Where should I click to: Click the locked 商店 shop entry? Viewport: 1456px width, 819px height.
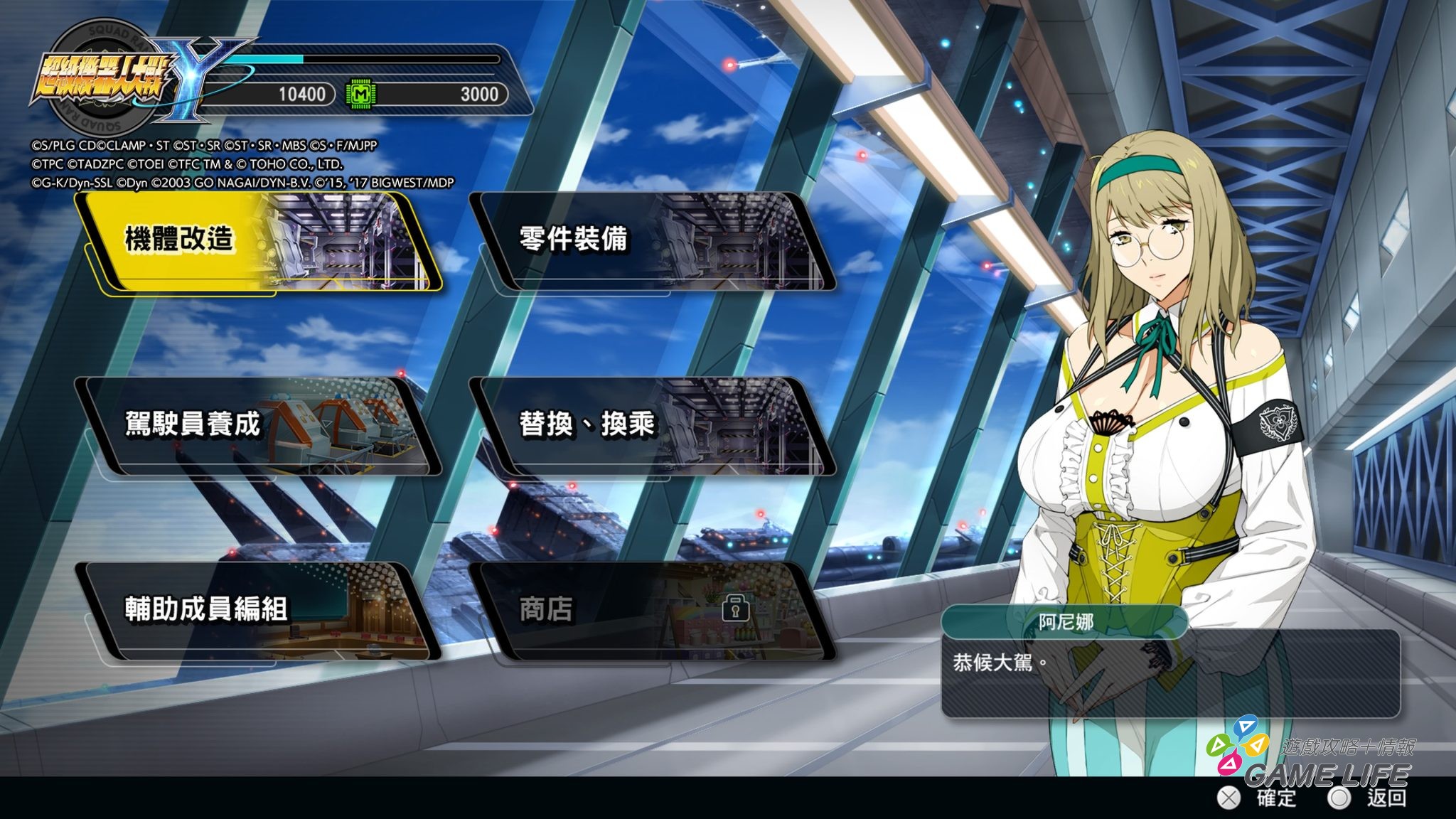tap(651, 610)
